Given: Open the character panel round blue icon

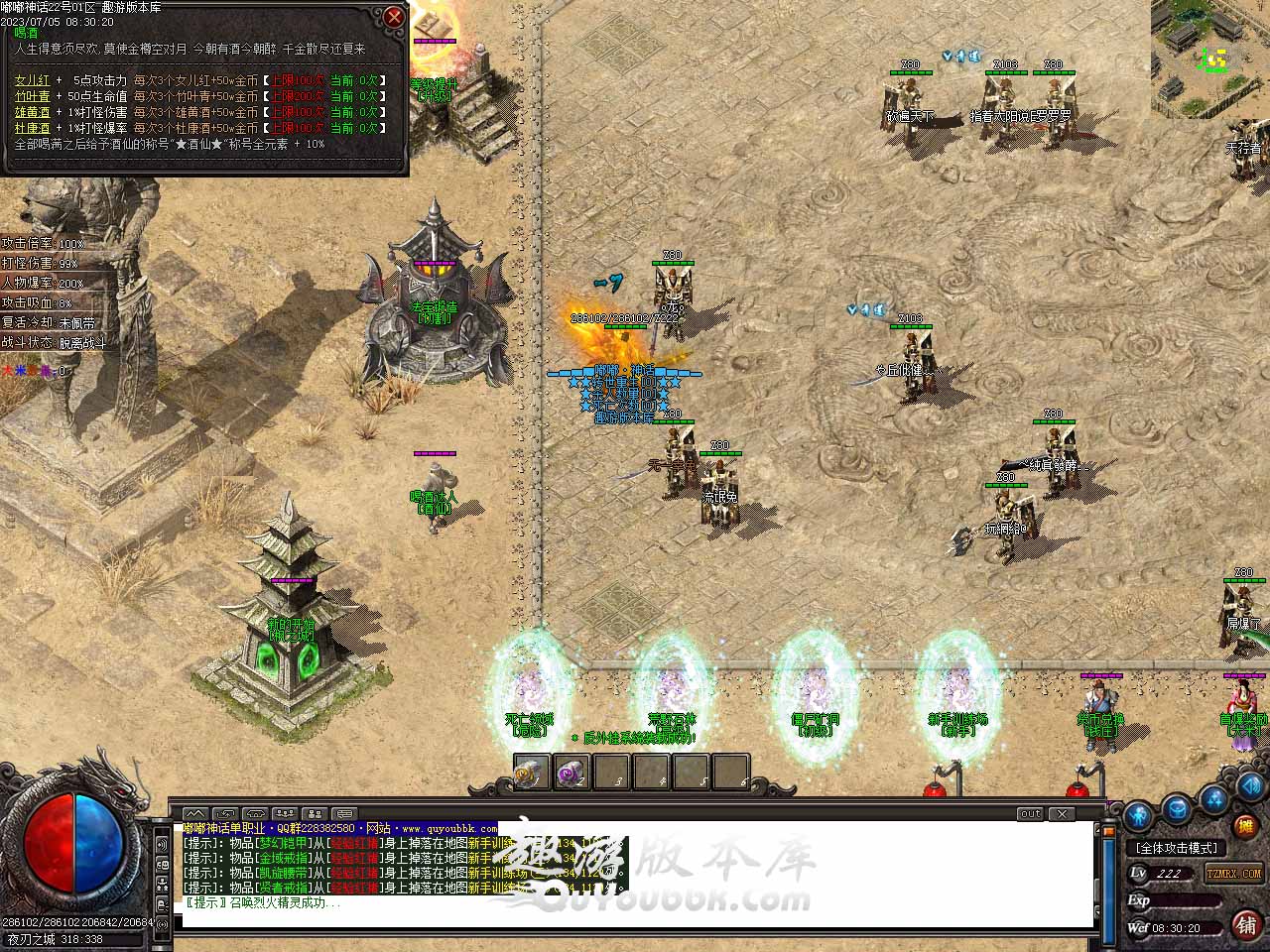Looking at the screenshot, I should click(x=1139, y=816).
